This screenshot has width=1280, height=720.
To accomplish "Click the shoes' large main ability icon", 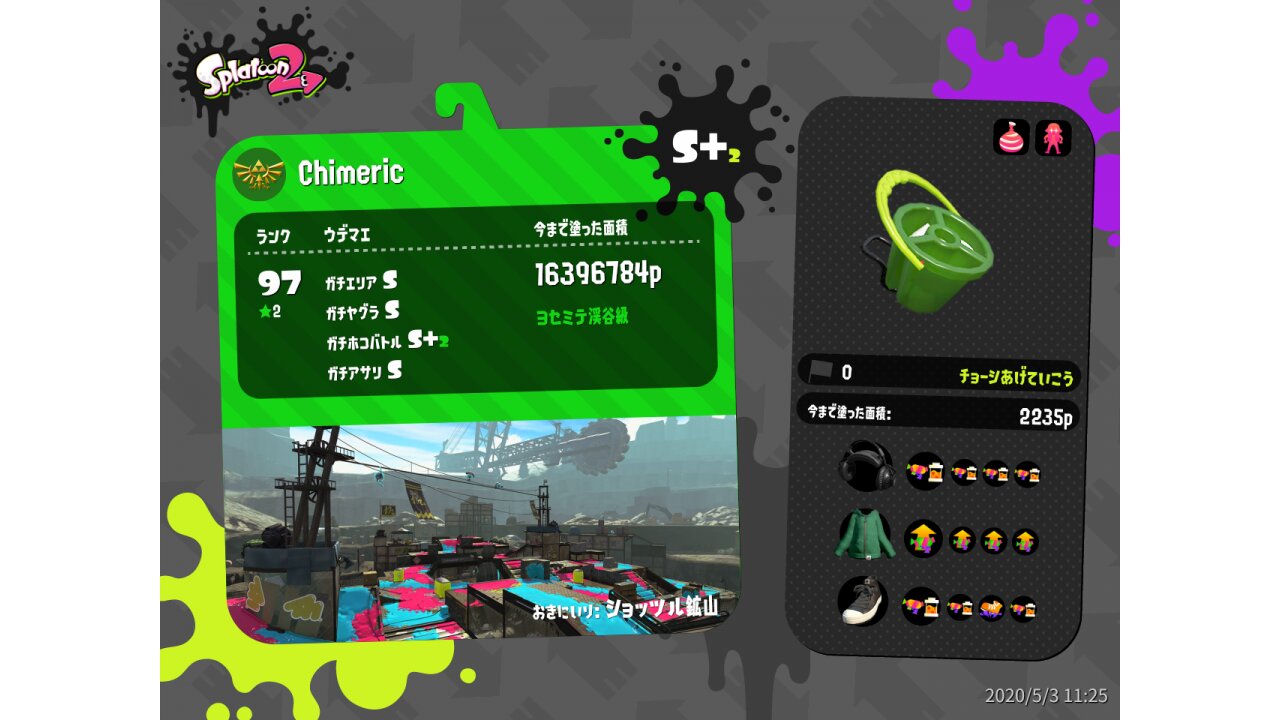I will [x=920, y=606].
